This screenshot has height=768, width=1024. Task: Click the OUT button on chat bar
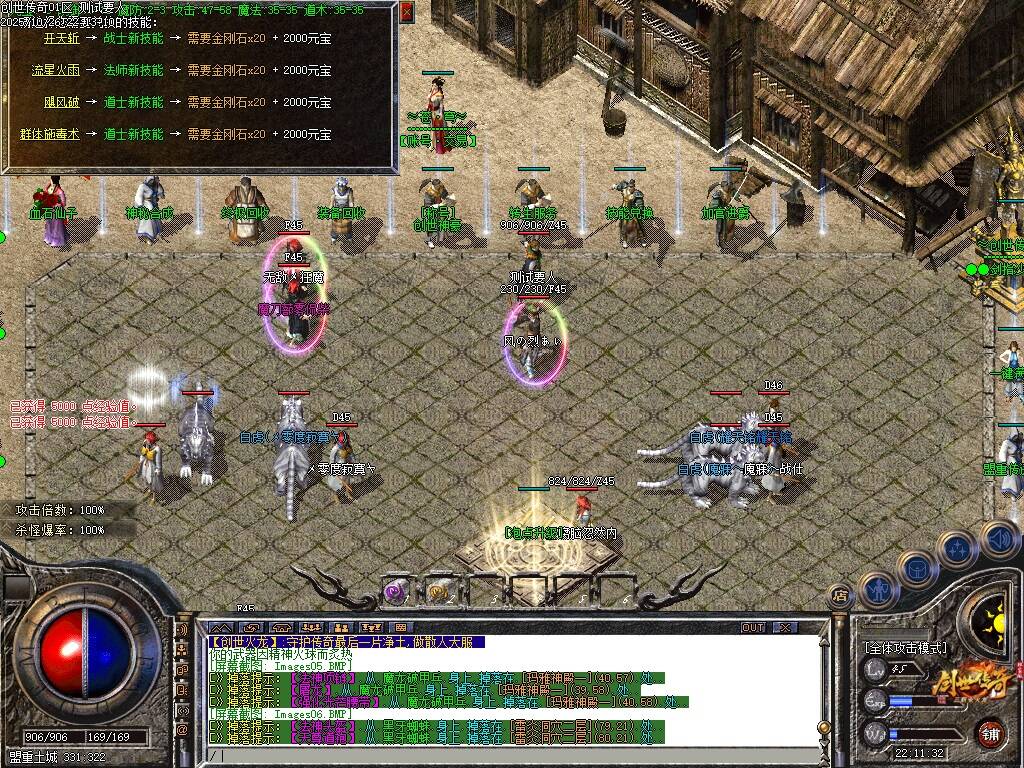tap(752, 627)
